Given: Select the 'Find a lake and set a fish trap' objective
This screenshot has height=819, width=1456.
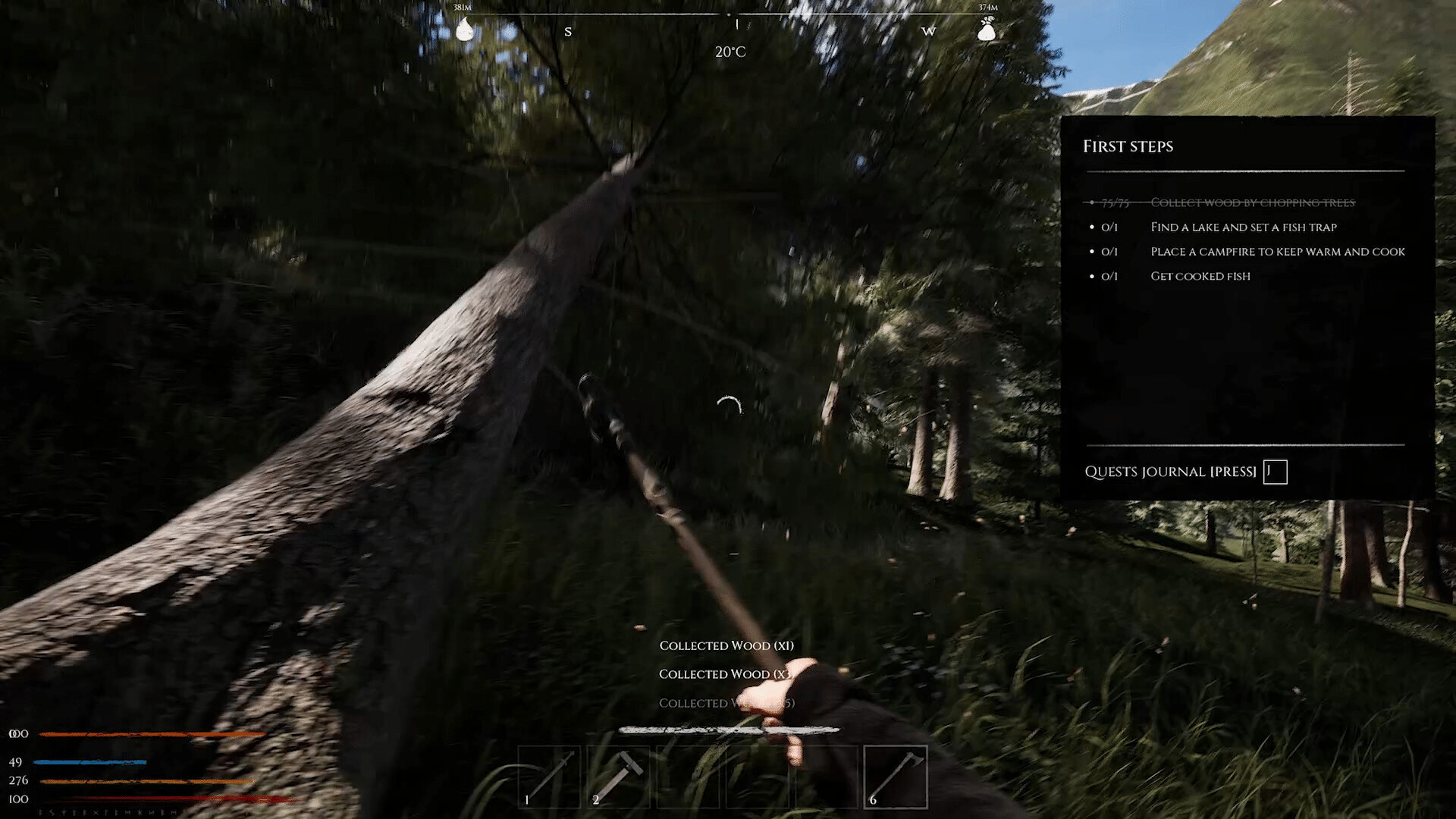Looking at the screenshot, I should (1243, 227).
